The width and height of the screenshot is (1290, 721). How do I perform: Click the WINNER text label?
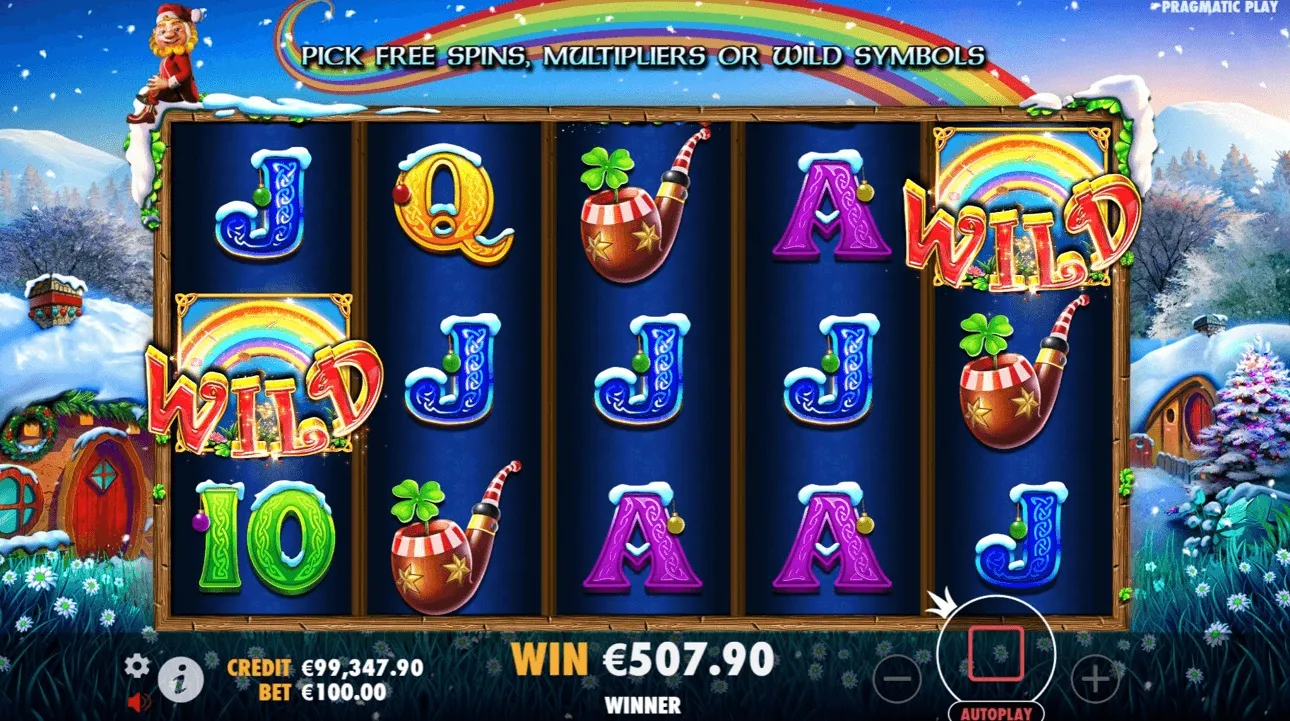[644, 705]
